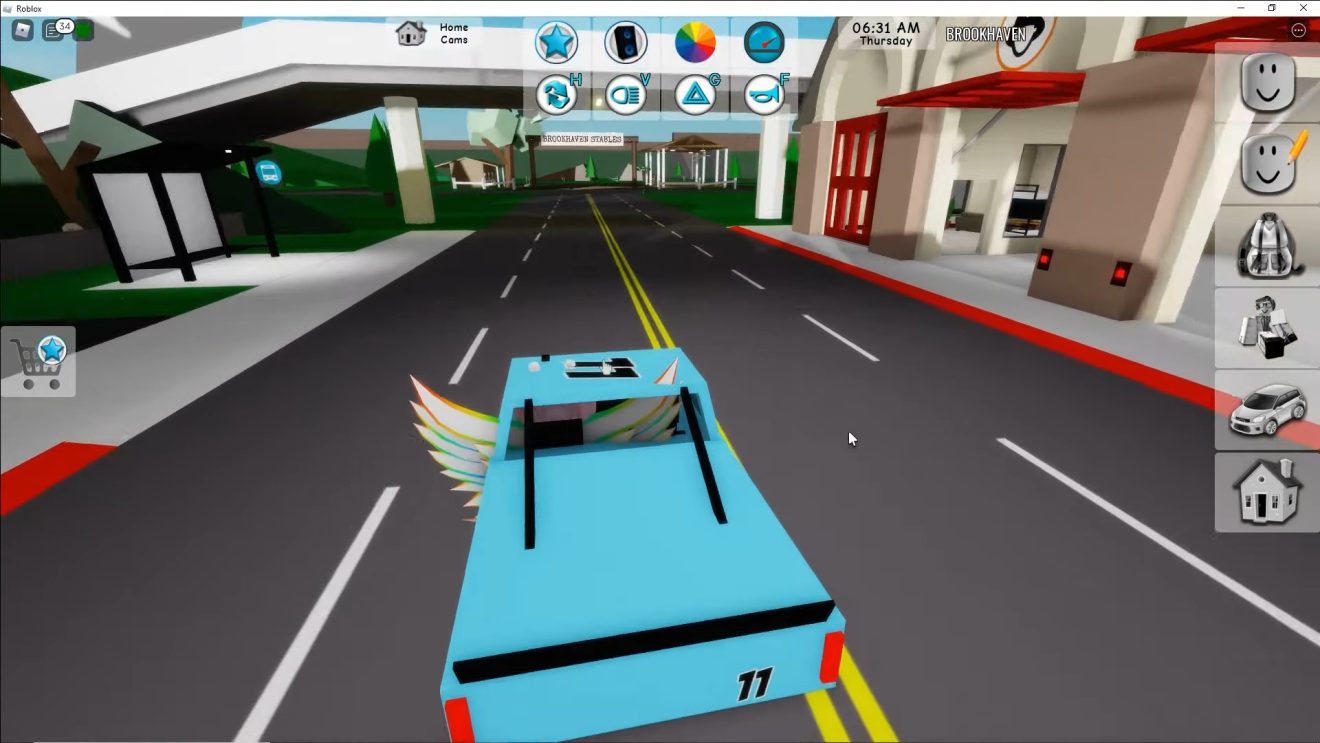Open the character with shopping bags menu
The width and height of the screenshot is (1320, 743).
point(1267,328)
